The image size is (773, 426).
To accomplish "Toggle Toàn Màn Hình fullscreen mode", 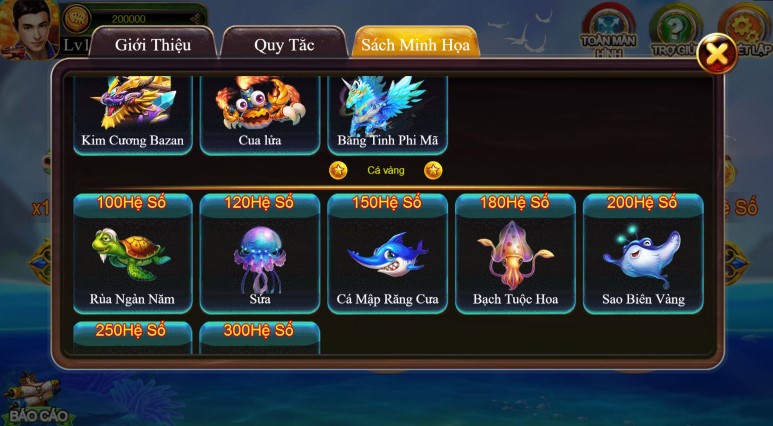I will pyautogui.click(x=610, y=27).
